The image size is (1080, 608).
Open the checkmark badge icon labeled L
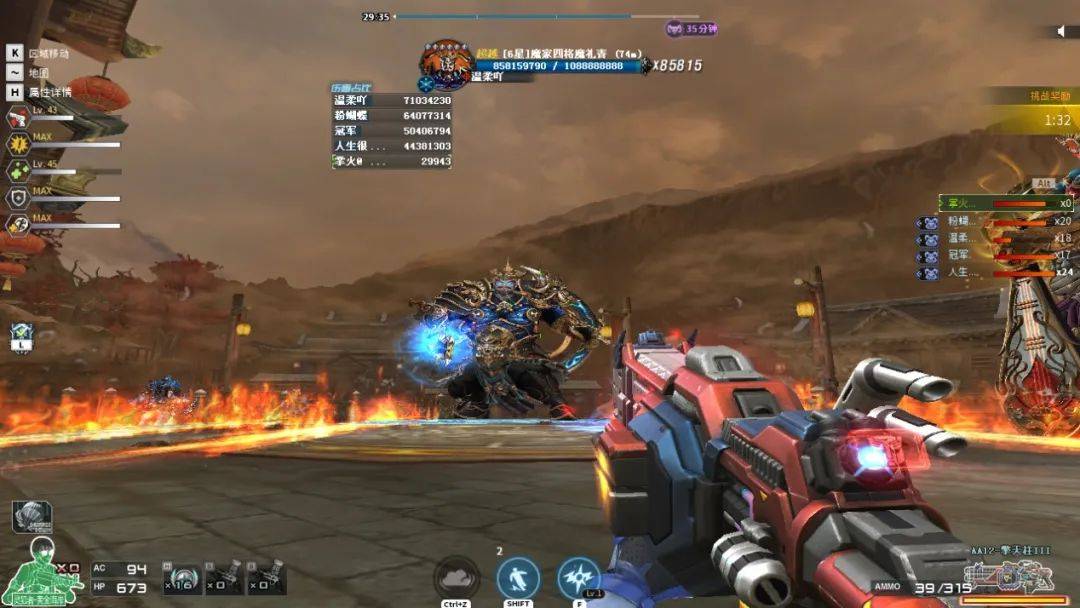(x=21, y=337)
